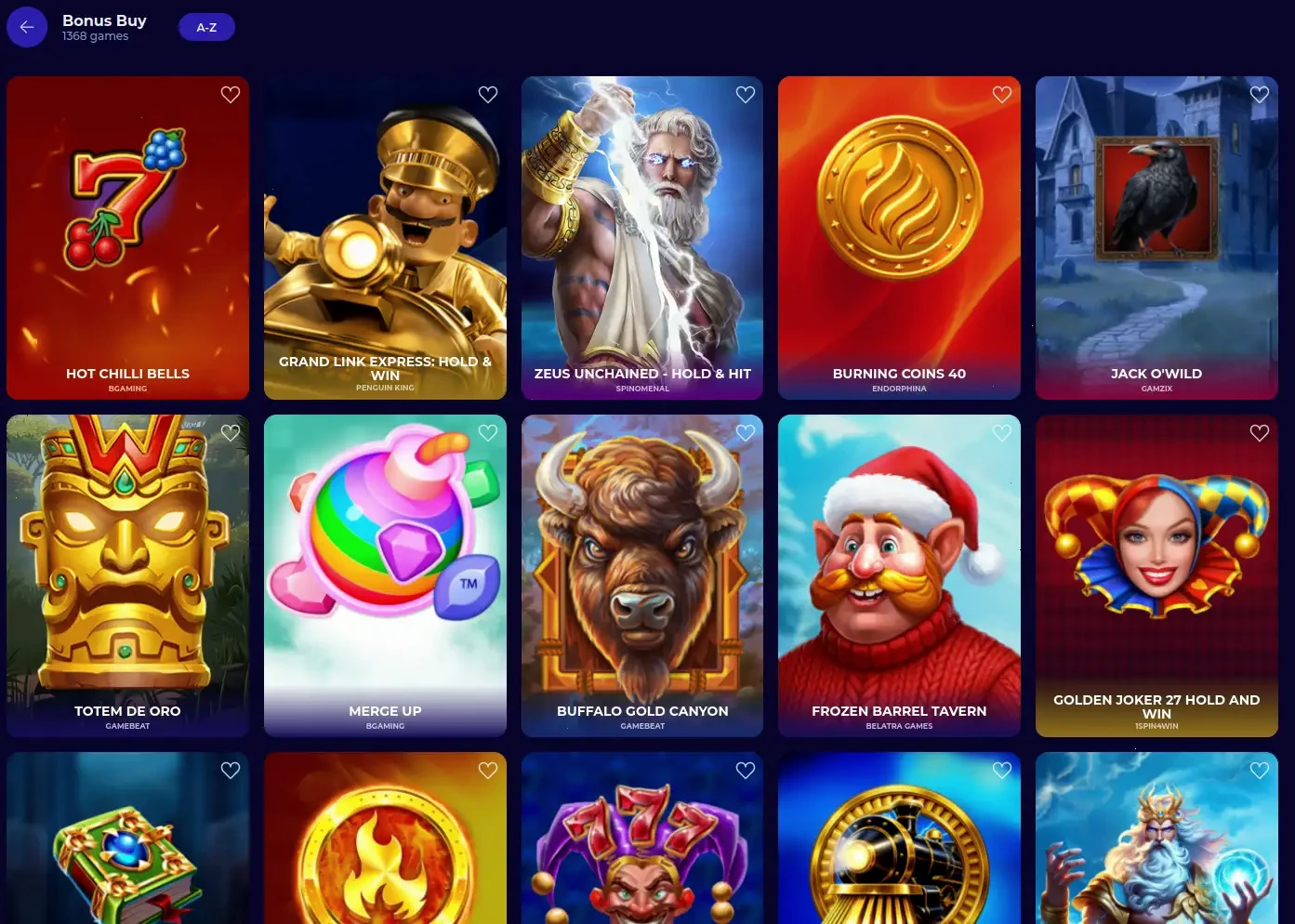Select the heart icon on Merge Up

point(487,432)
